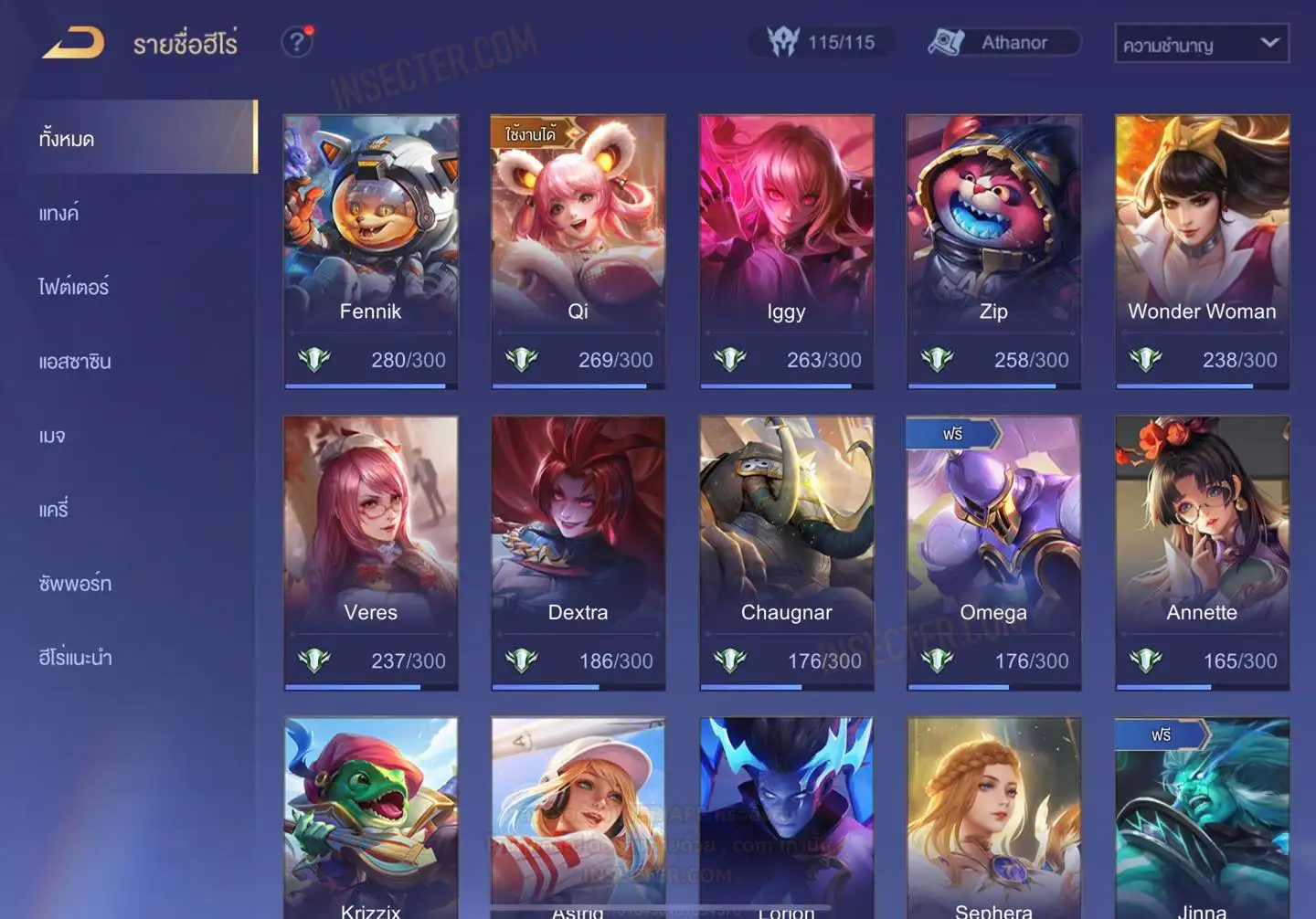
Task: Pick the Wonder Woman hero card
Action: coord(1202,250)
